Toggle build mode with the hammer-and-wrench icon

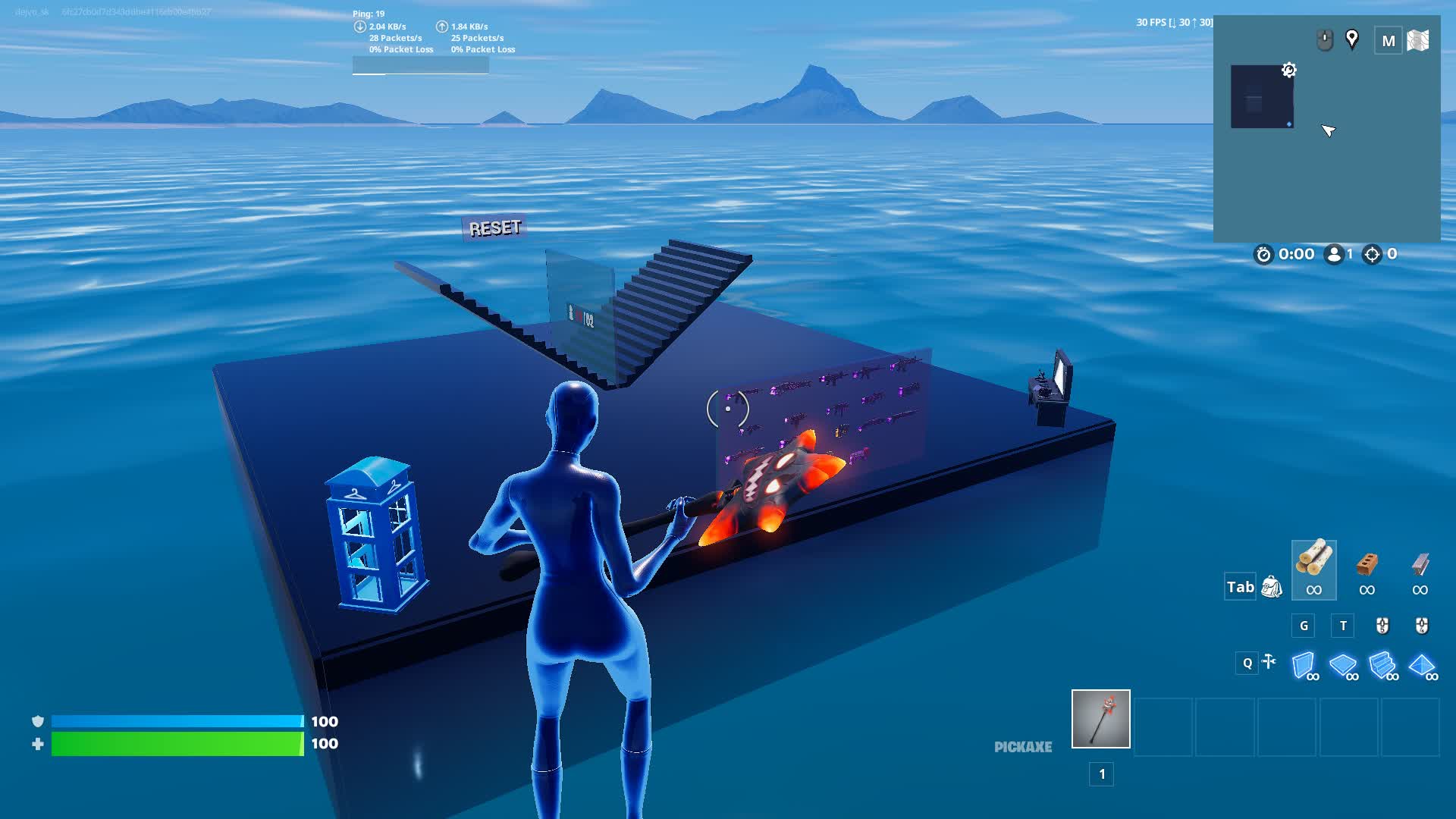point(1269,662)
